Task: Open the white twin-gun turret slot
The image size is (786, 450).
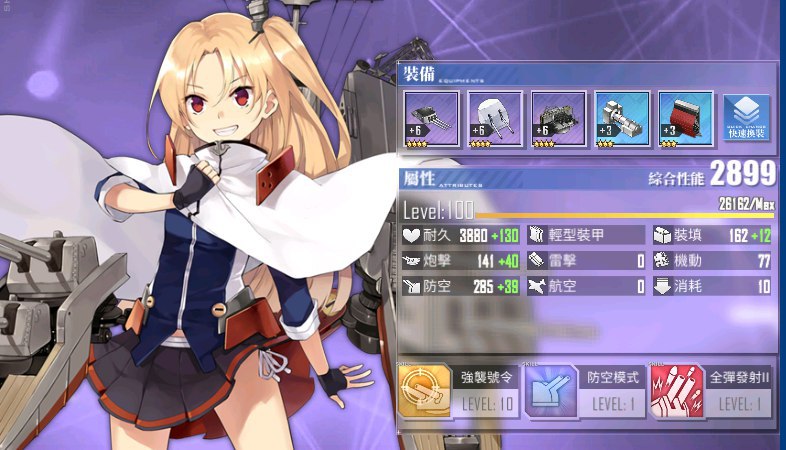Action: tap(494, 119)
